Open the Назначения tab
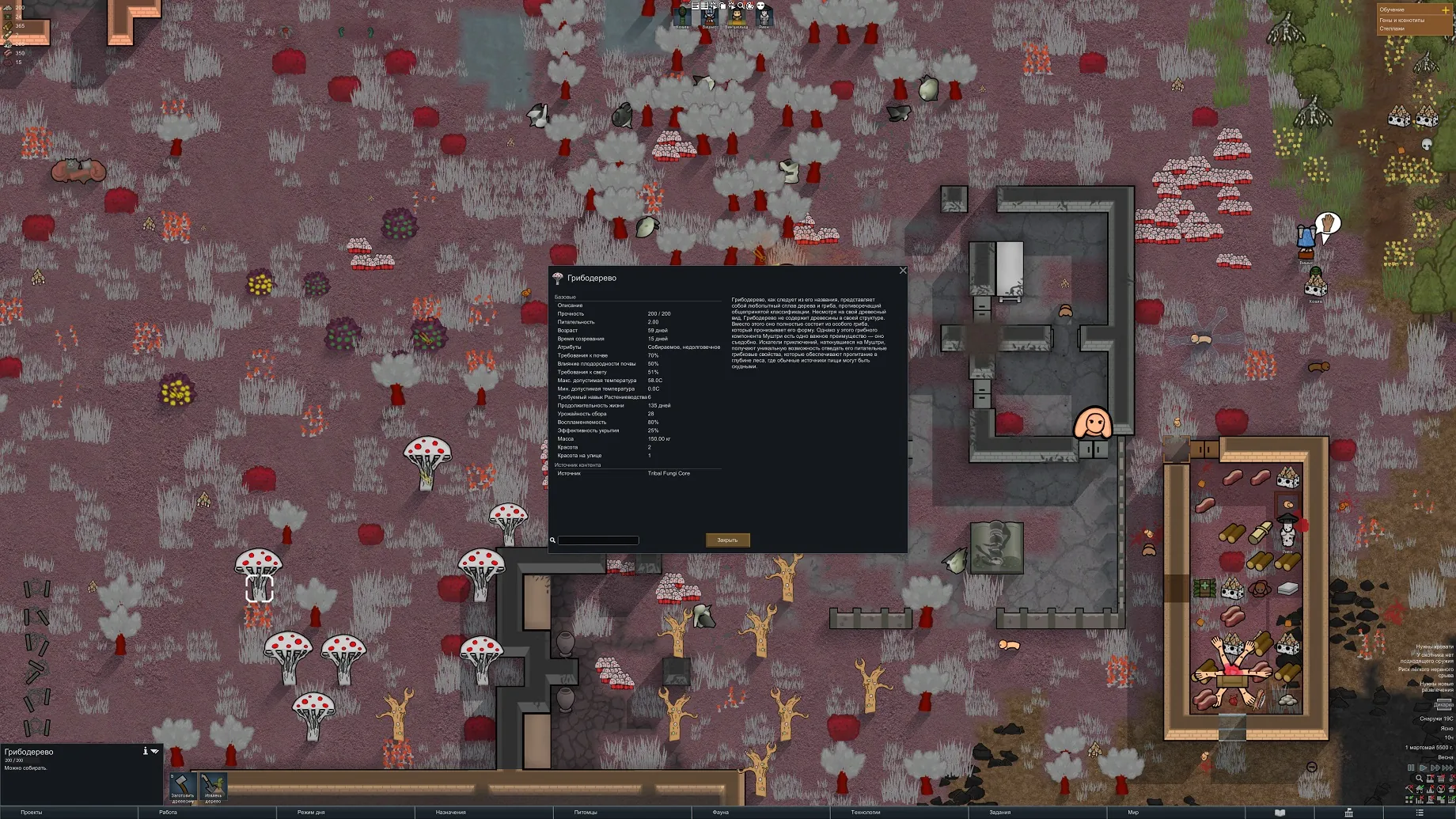The width and height of the screenshot is (1456, 819). 450,813
